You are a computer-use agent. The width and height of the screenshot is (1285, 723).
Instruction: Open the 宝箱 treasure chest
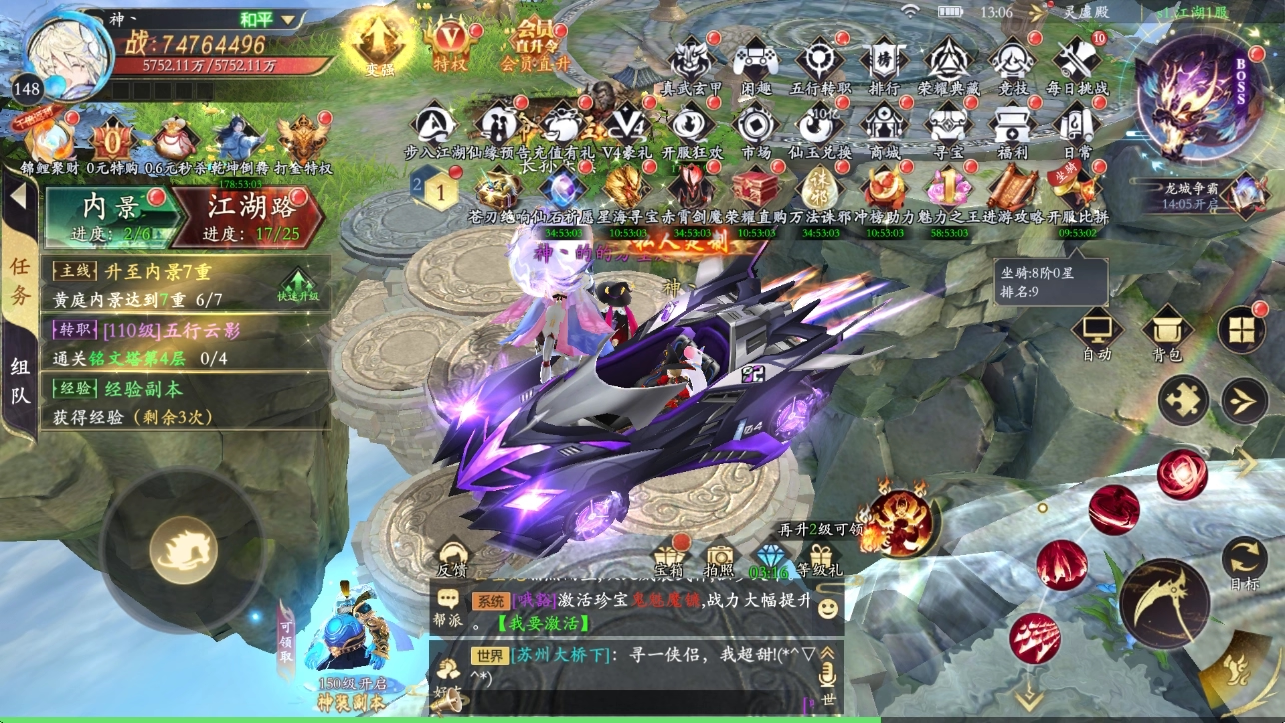pyautogui.click(x=669, y=557)
